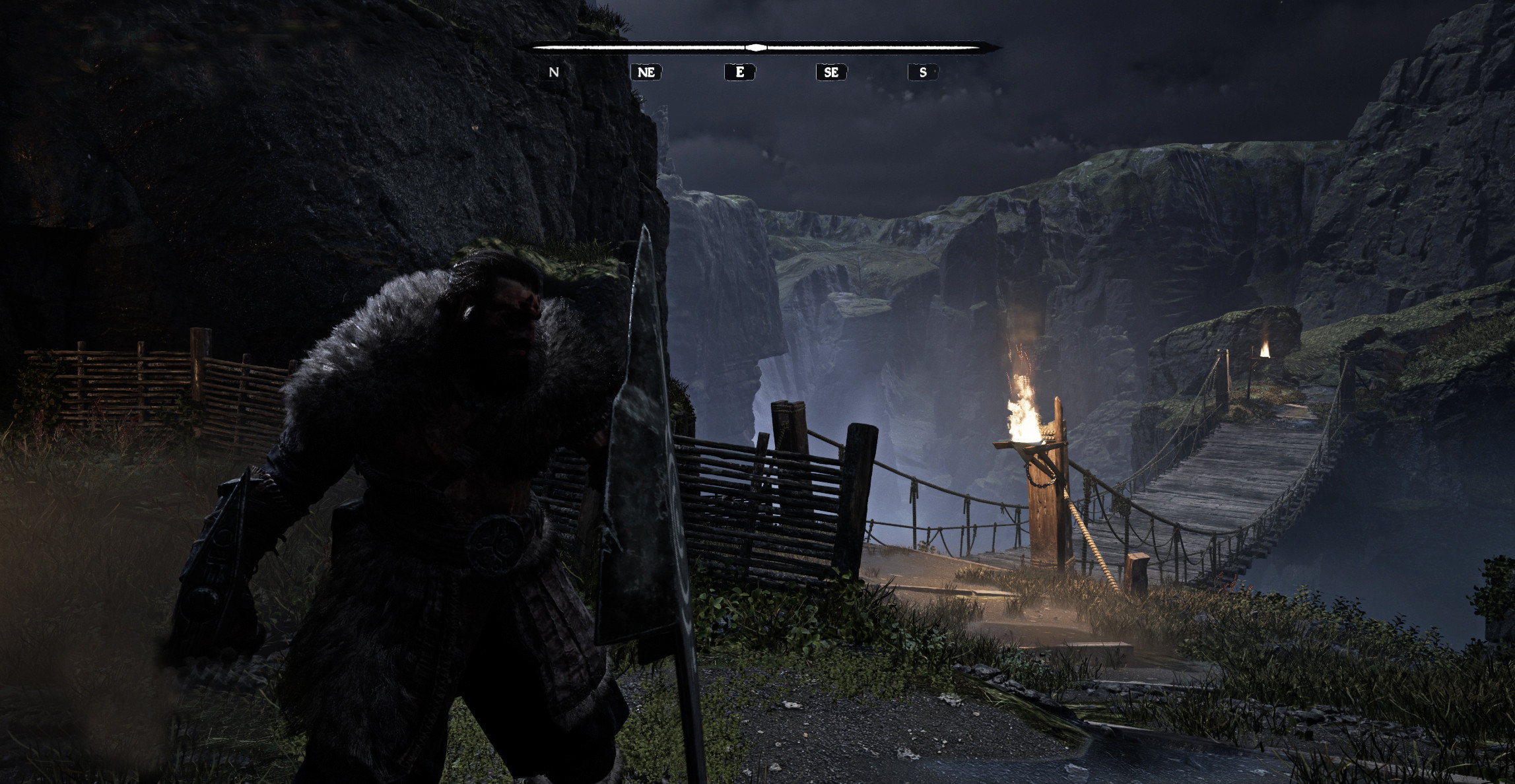Select the S marker on the compass

(923, 72)
